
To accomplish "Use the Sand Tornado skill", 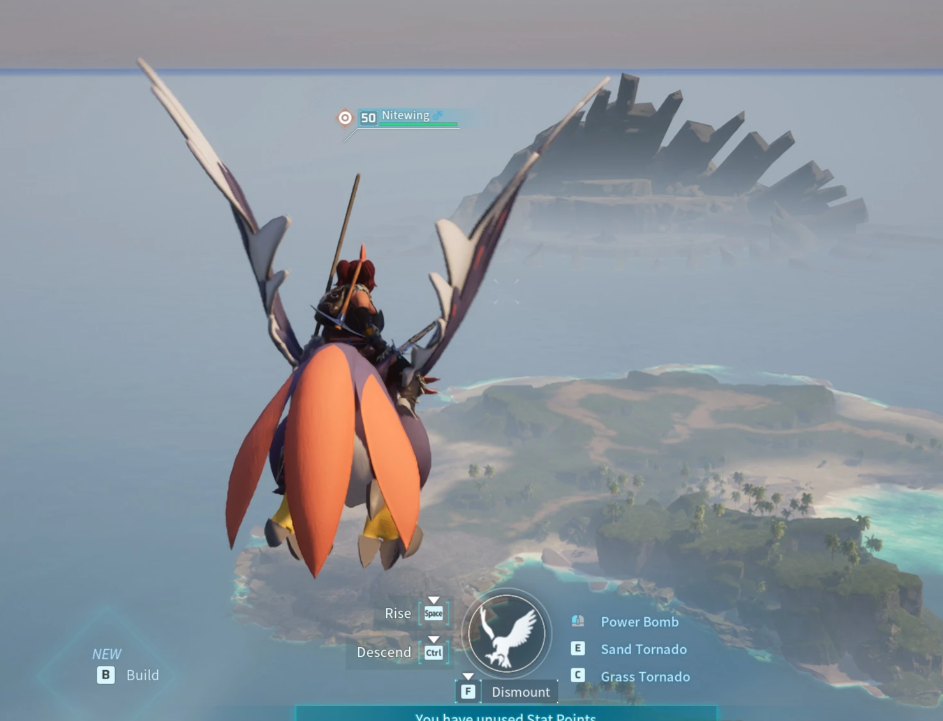I will point(643,649).
